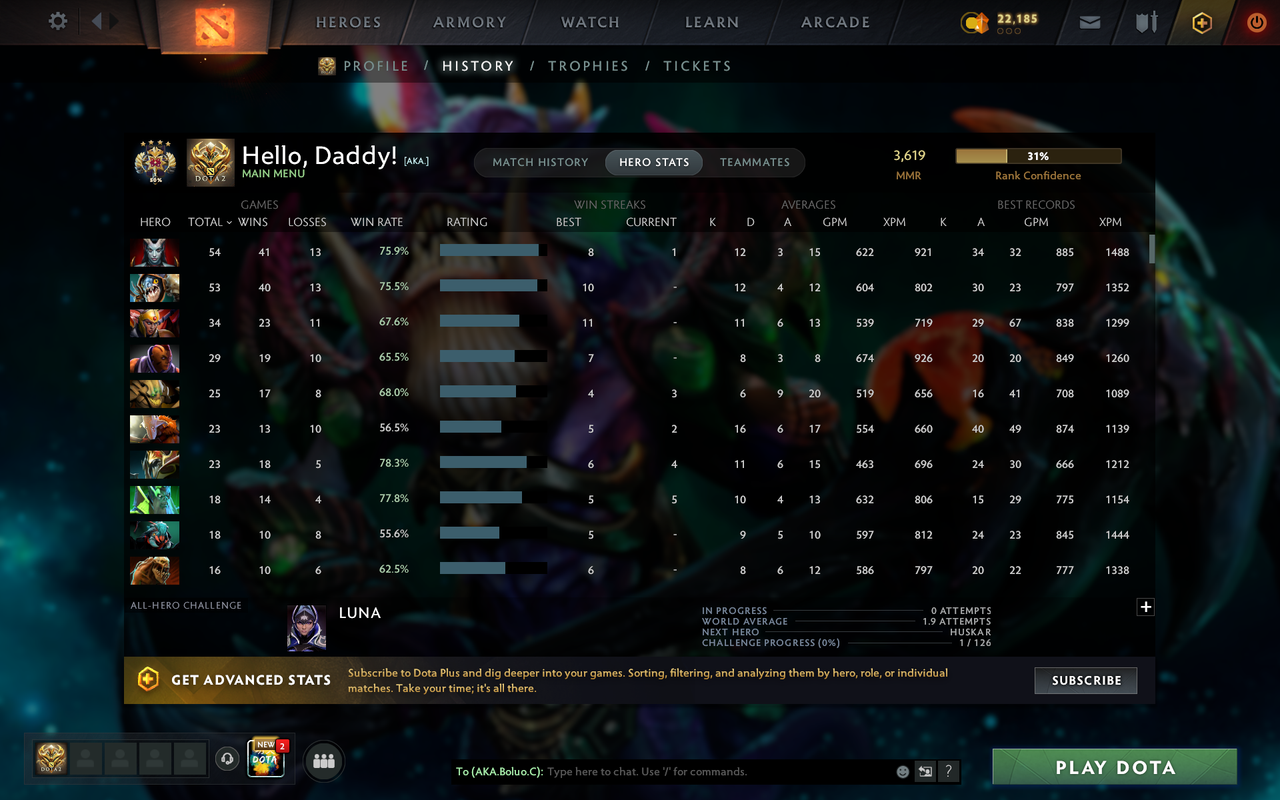Click the SUBSCRIBE button
Viewport: 1280px width, 800px height.
pyautogui.click(x=1085, y=680)
